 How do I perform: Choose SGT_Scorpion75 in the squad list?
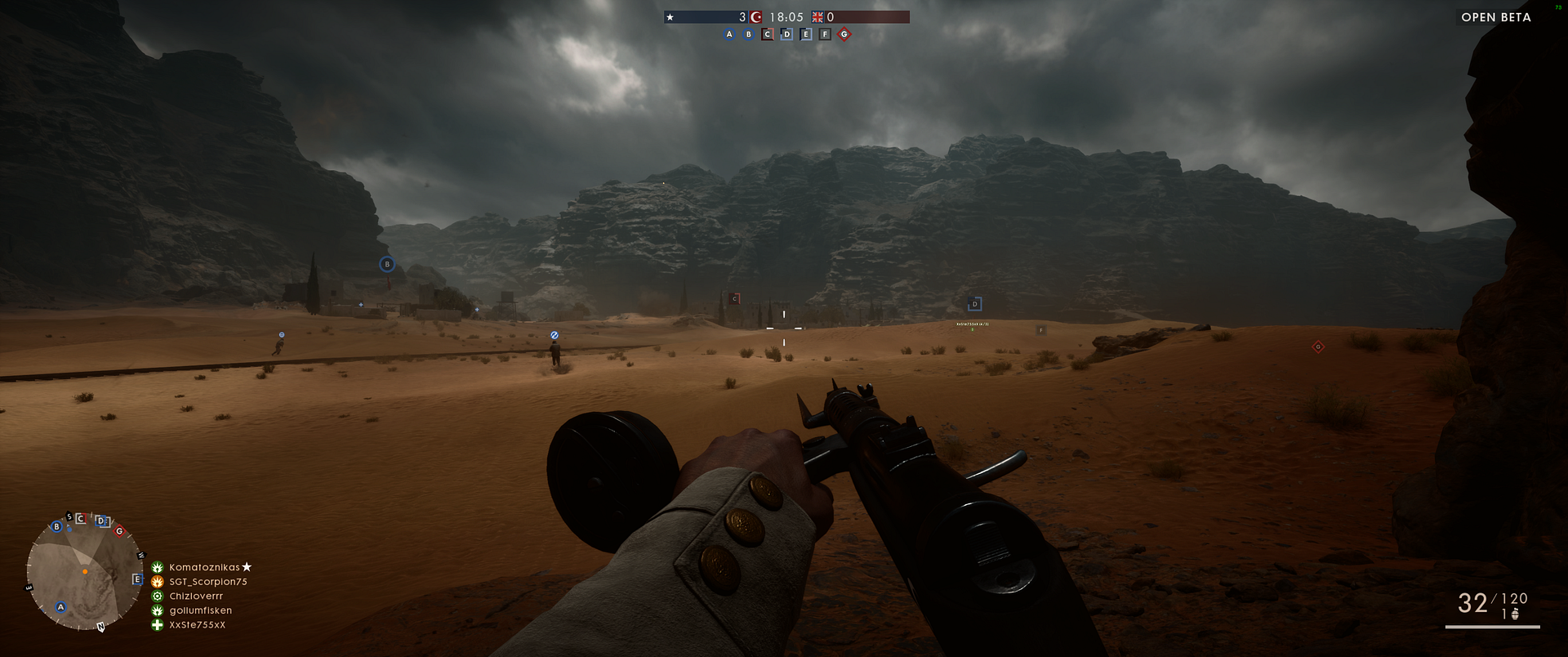click(x=207, y=582)
